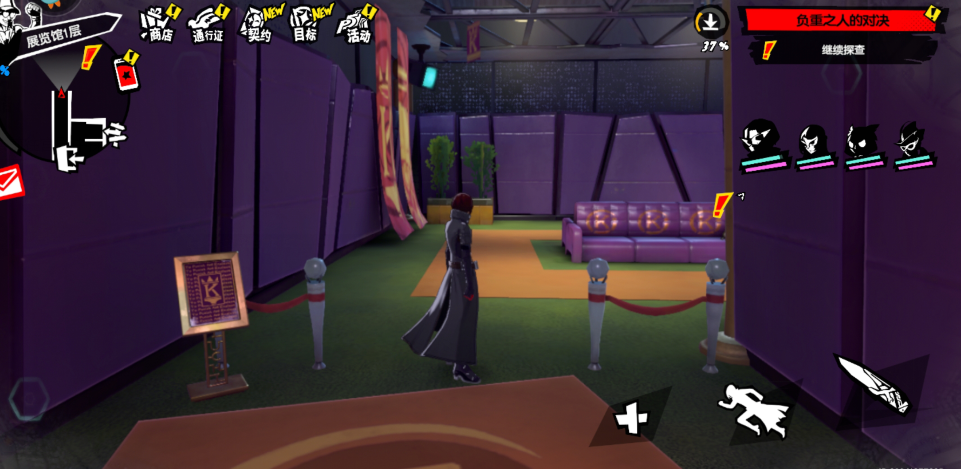
Task: Select the cat-eared party member portrait
Action: pyautogui.click(x=863, y=144)
